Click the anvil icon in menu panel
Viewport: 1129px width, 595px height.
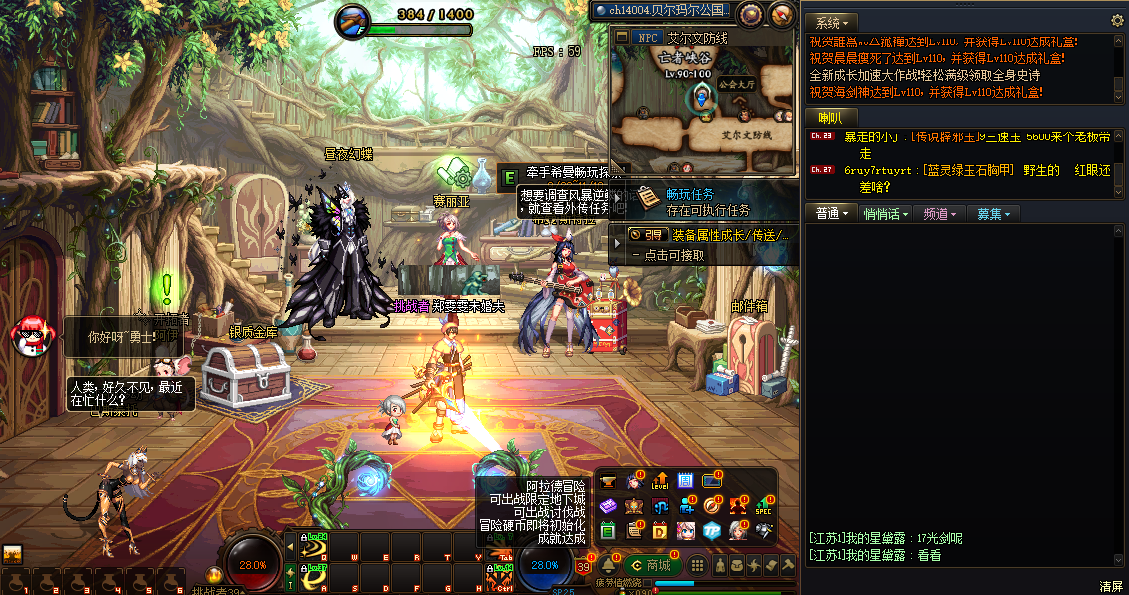click(608, 481)
